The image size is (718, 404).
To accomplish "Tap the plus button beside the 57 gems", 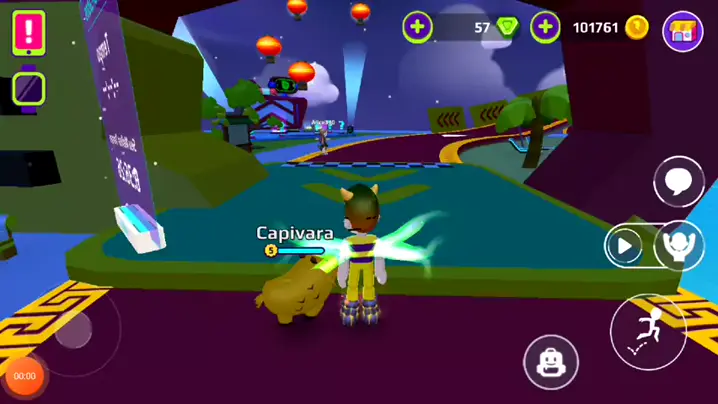I will 418,28.
